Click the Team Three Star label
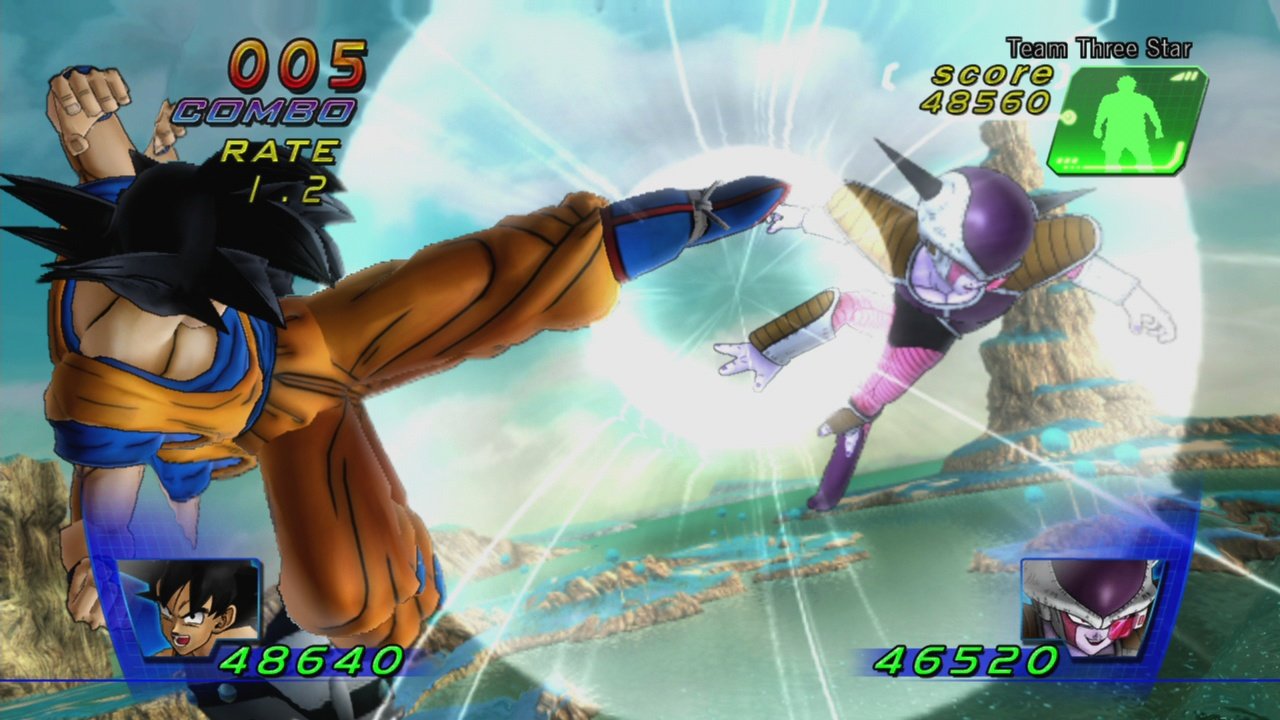Screen dimensions: 1280x720 coord(1098,48)
